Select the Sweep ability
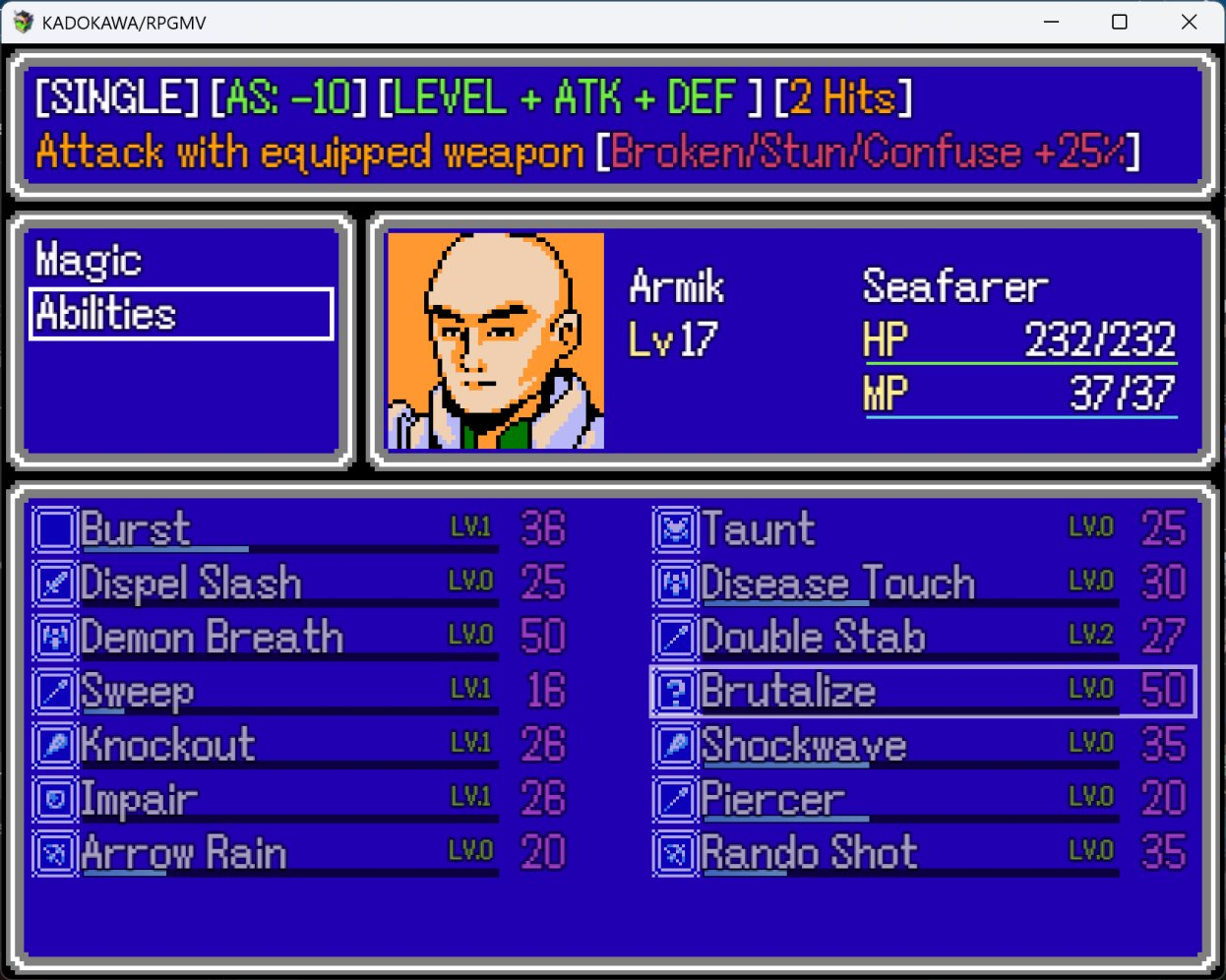The image size is (1226, 980). click(x=266, y=691)
